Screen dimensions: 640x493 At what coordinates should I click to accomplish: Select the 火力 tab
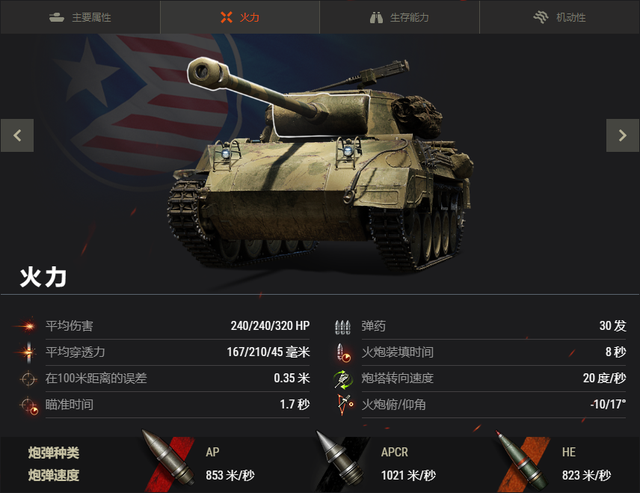coord(240,18)
